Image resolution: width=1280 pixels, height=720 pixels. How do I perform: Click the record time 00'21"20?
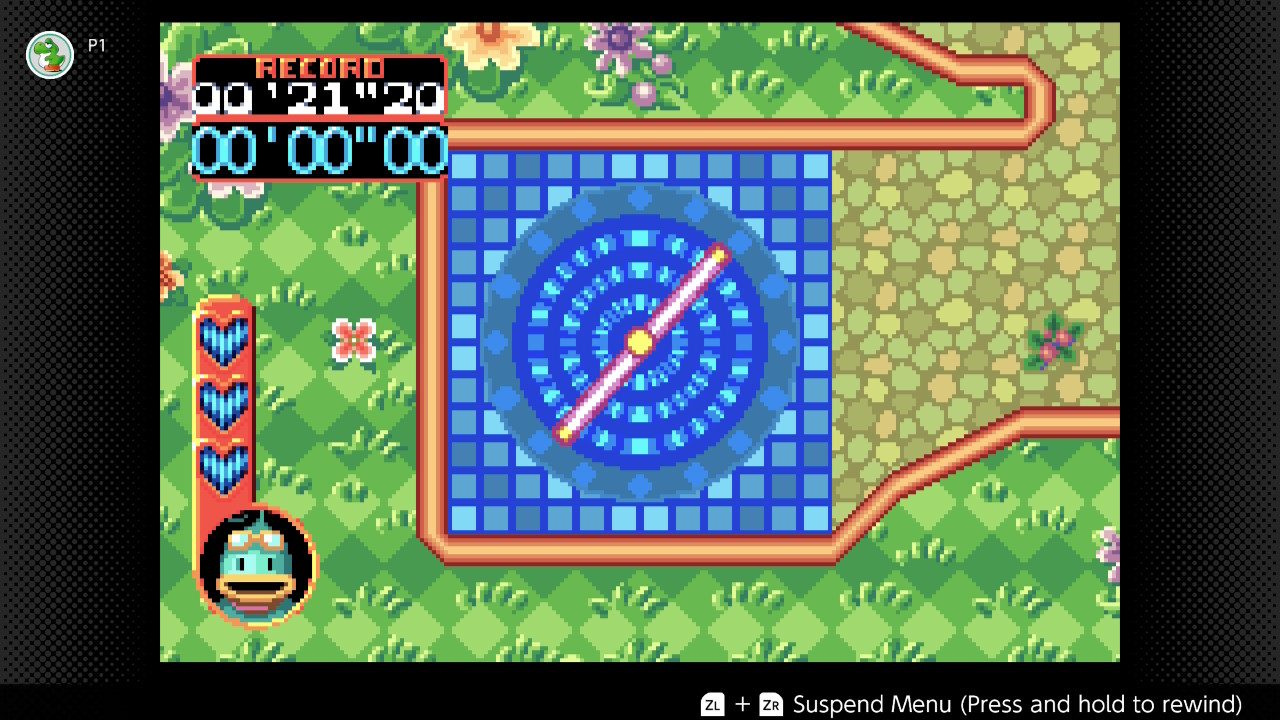(318, 98)
